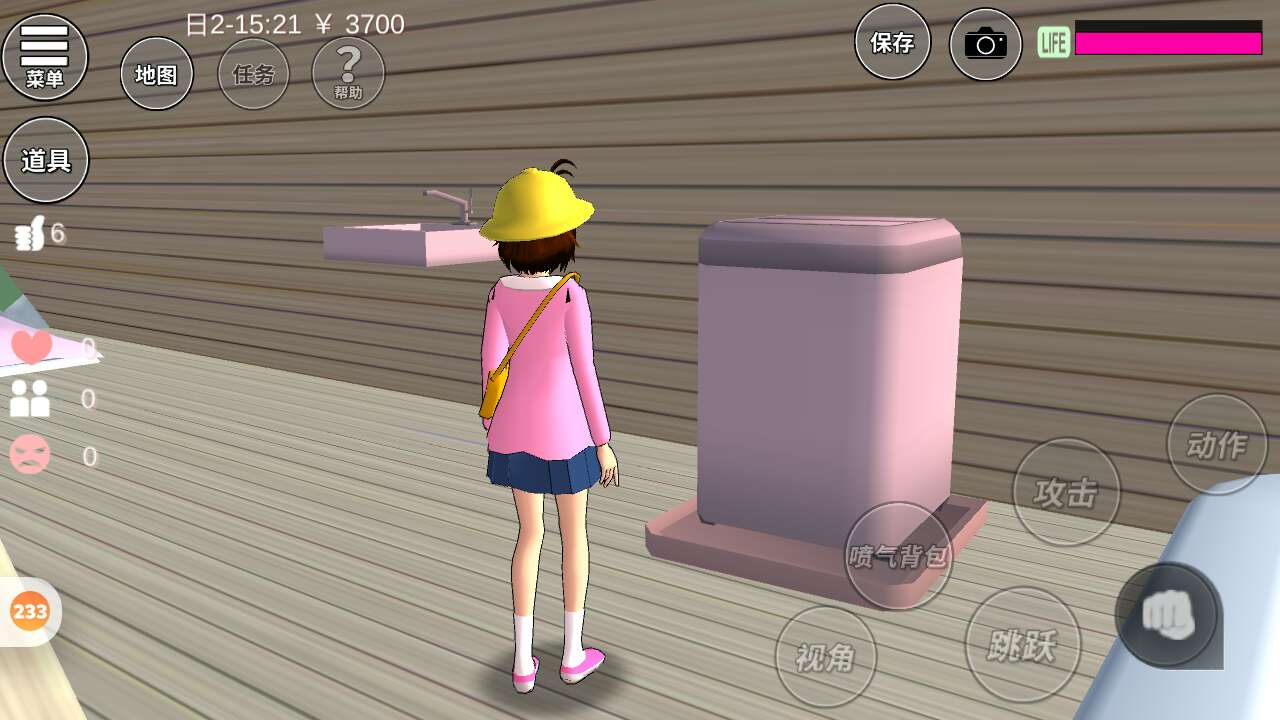Open the 帮助 help button
Viewport: 1280px width, 720px height.
348,73
